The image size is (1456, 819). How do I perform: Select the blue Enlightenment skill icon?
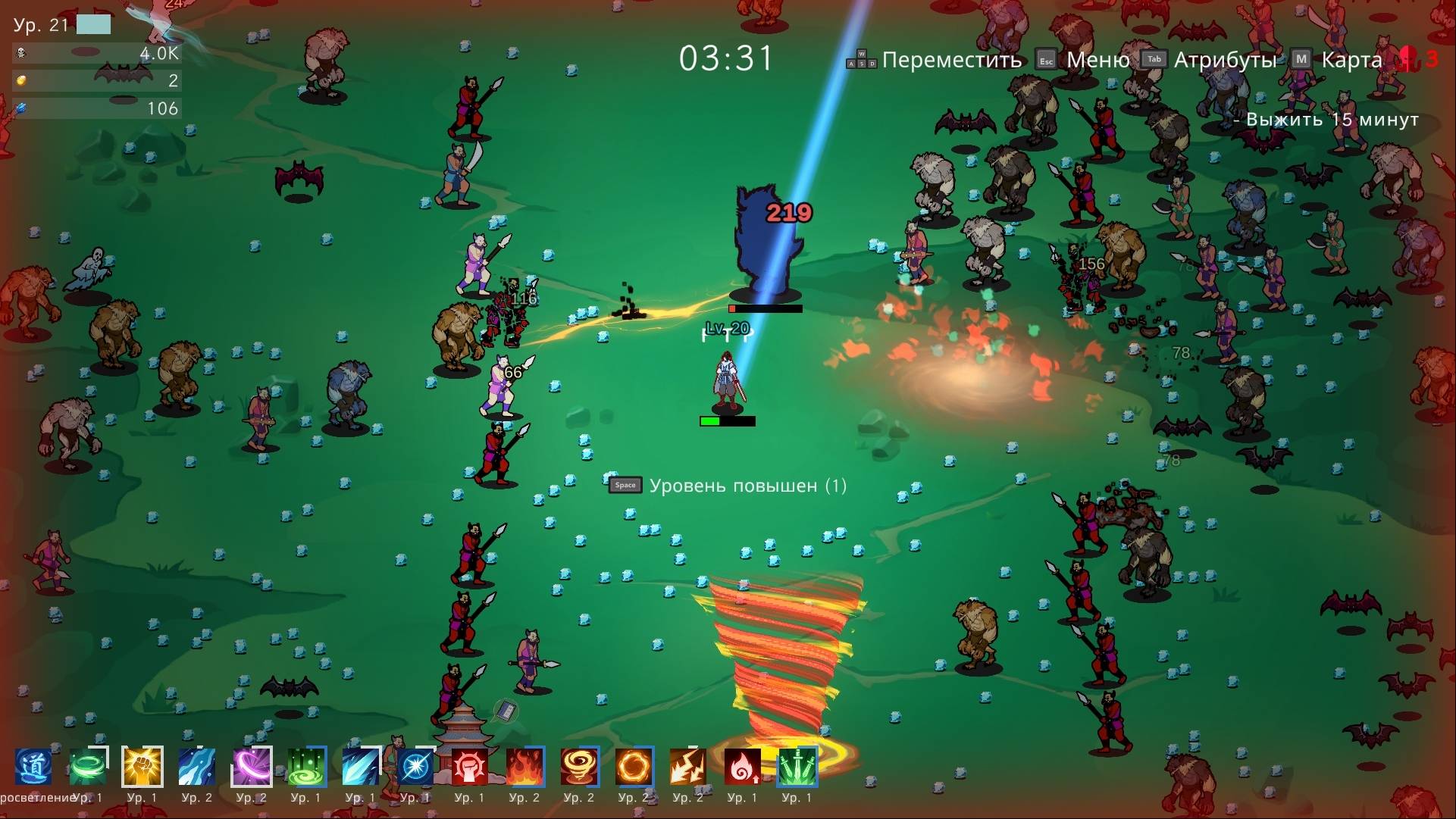click(x=33, y=767)
